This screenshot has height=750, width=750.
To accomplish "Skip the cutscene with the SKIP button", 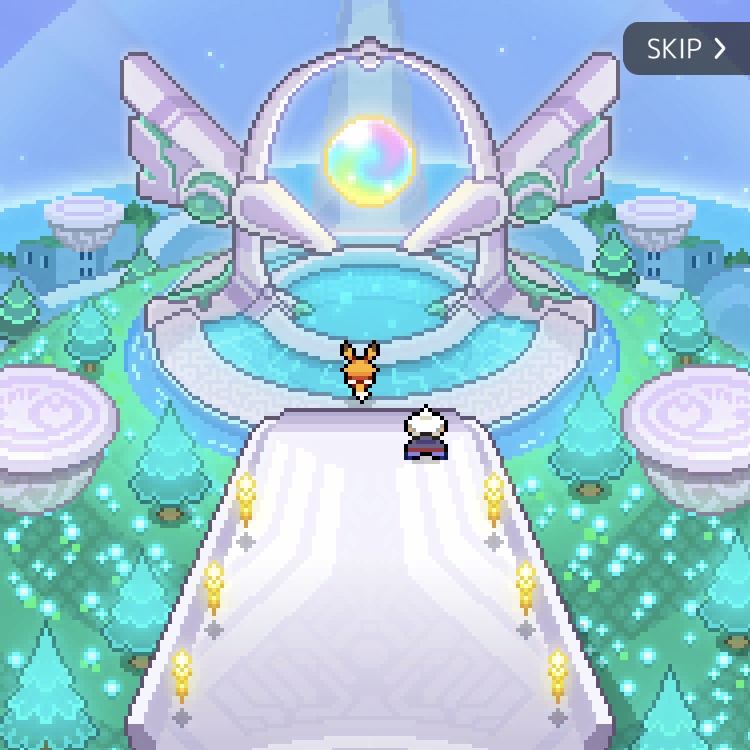I will point(686,49).
